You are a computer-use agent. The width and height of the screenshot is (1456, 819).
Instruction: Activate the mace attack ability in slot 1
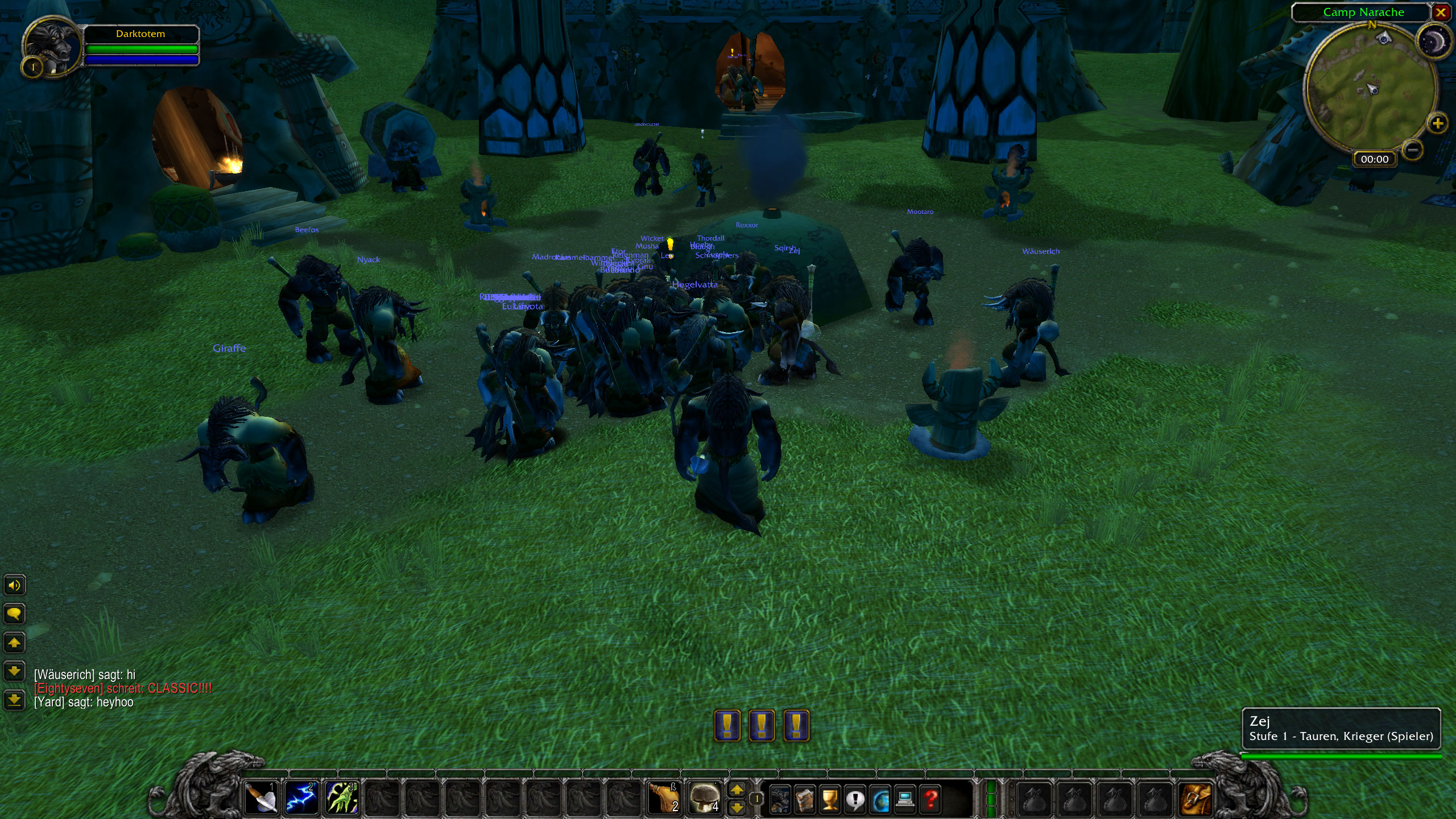[x=261, y=797]
